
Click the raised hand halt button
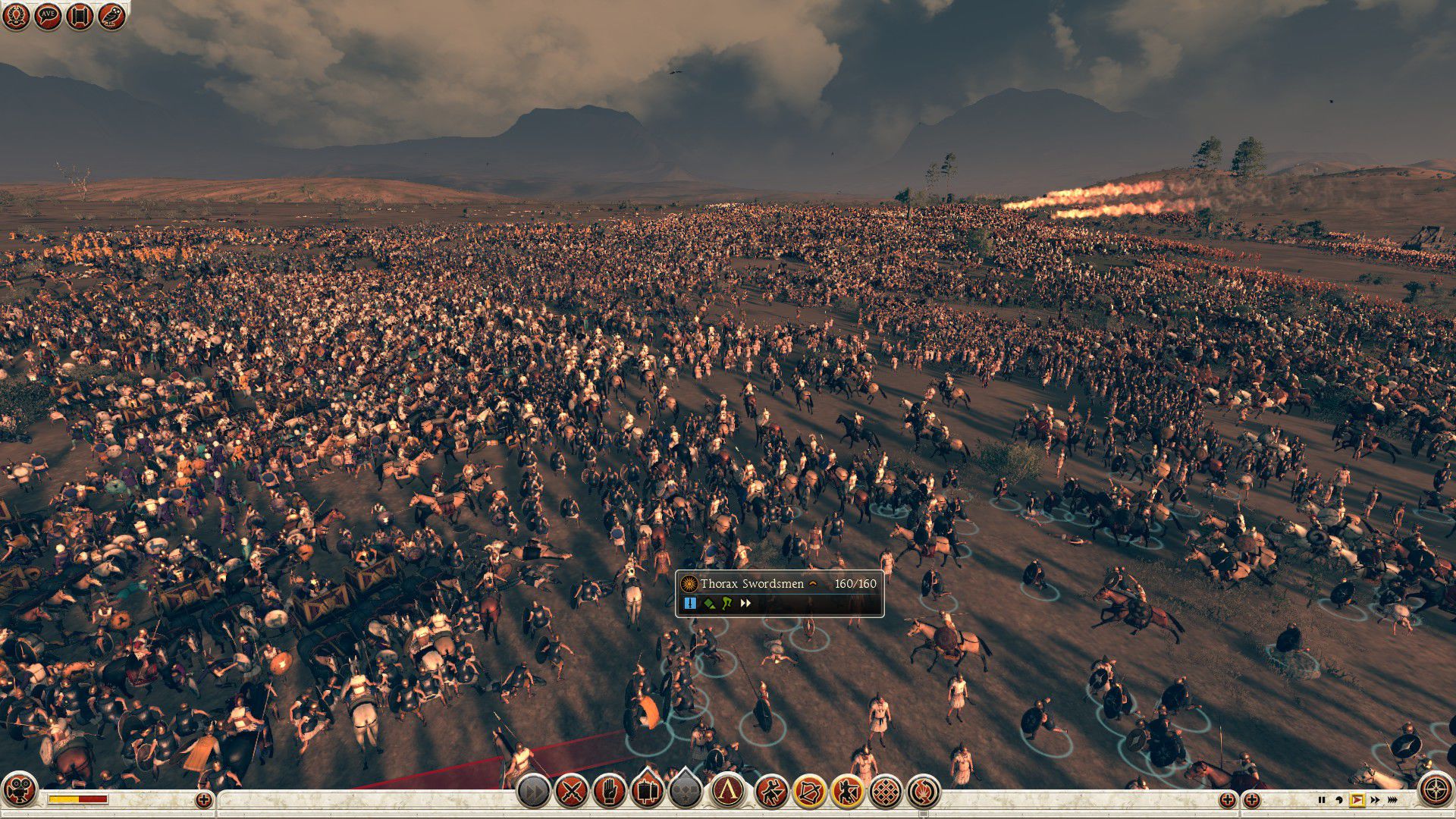point(609,792)
